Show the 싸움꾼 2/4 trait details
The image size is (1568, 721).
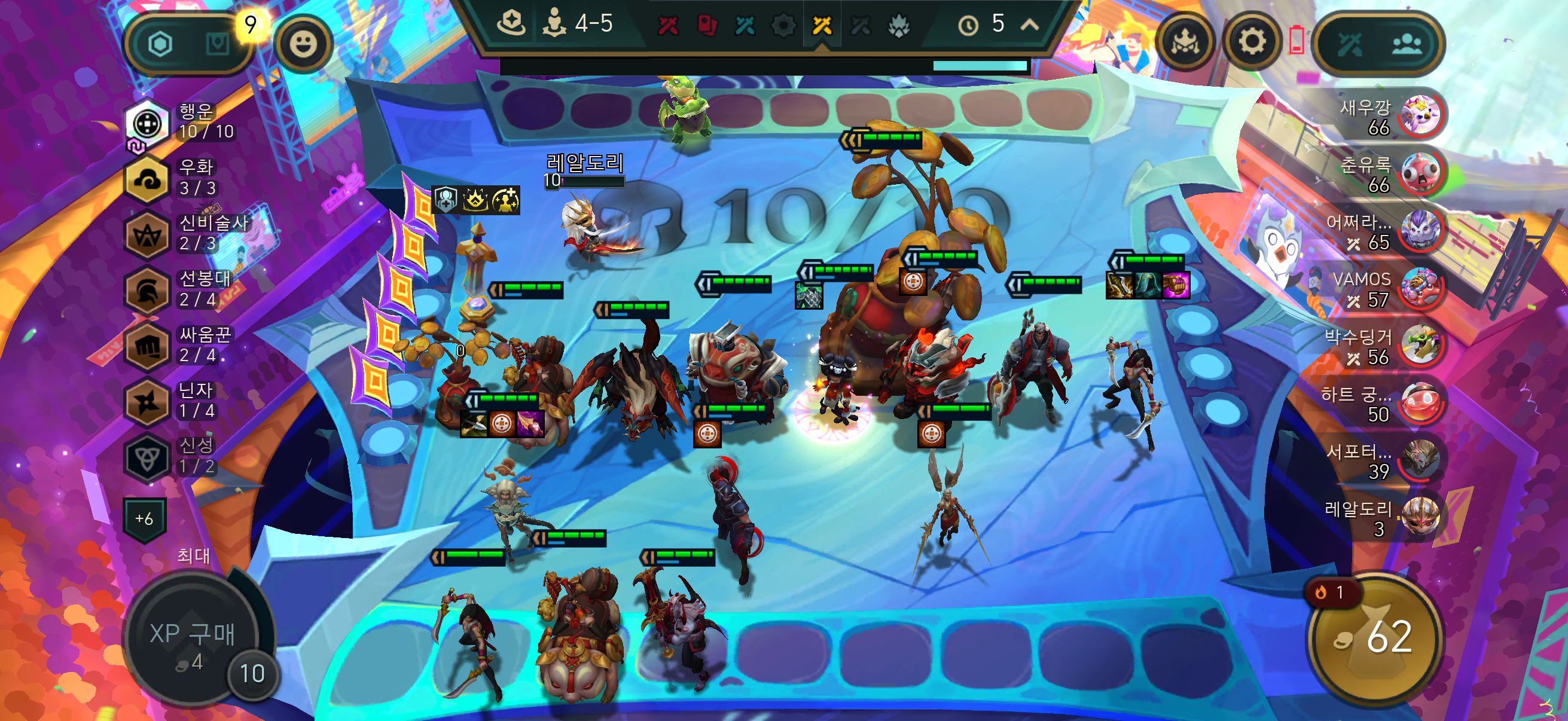point(147,347)
